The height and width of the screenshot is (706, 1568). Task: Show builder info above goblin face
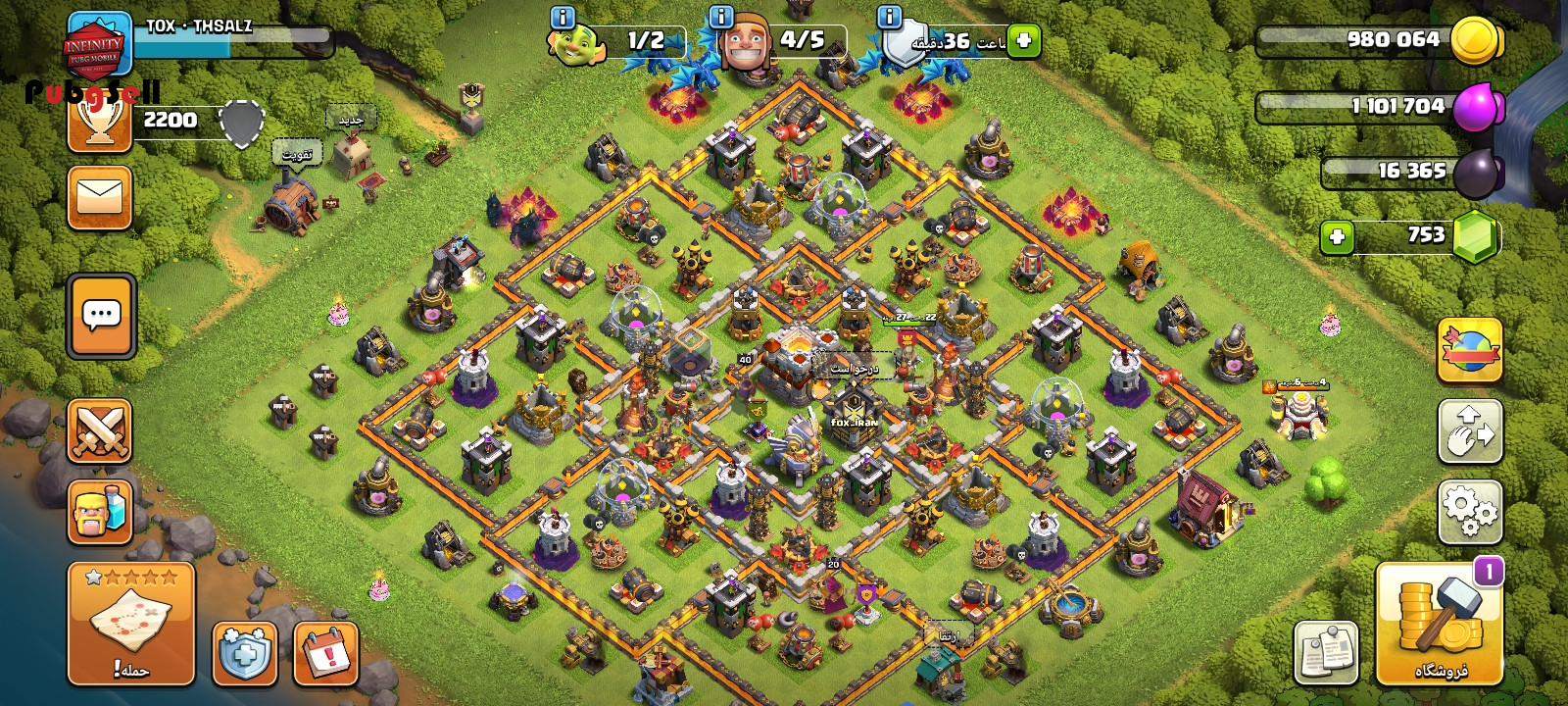(563, 18)
